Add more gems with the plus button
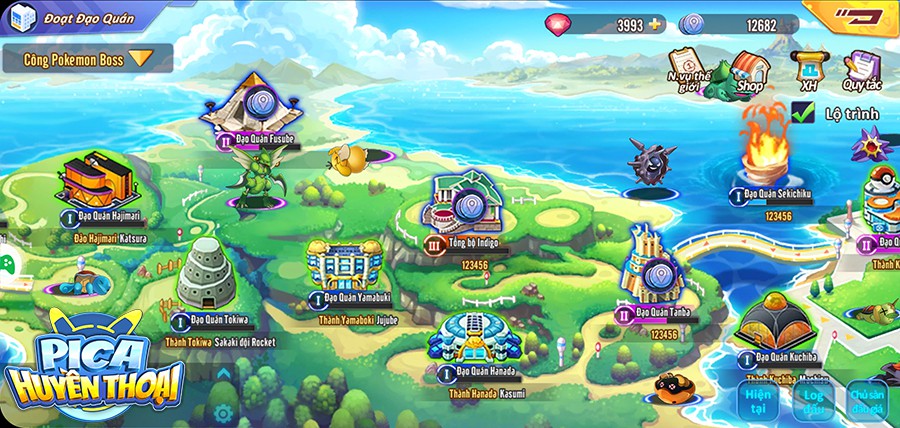The height and width of the screenshot is (428, 900). click(x=655, y=24)
